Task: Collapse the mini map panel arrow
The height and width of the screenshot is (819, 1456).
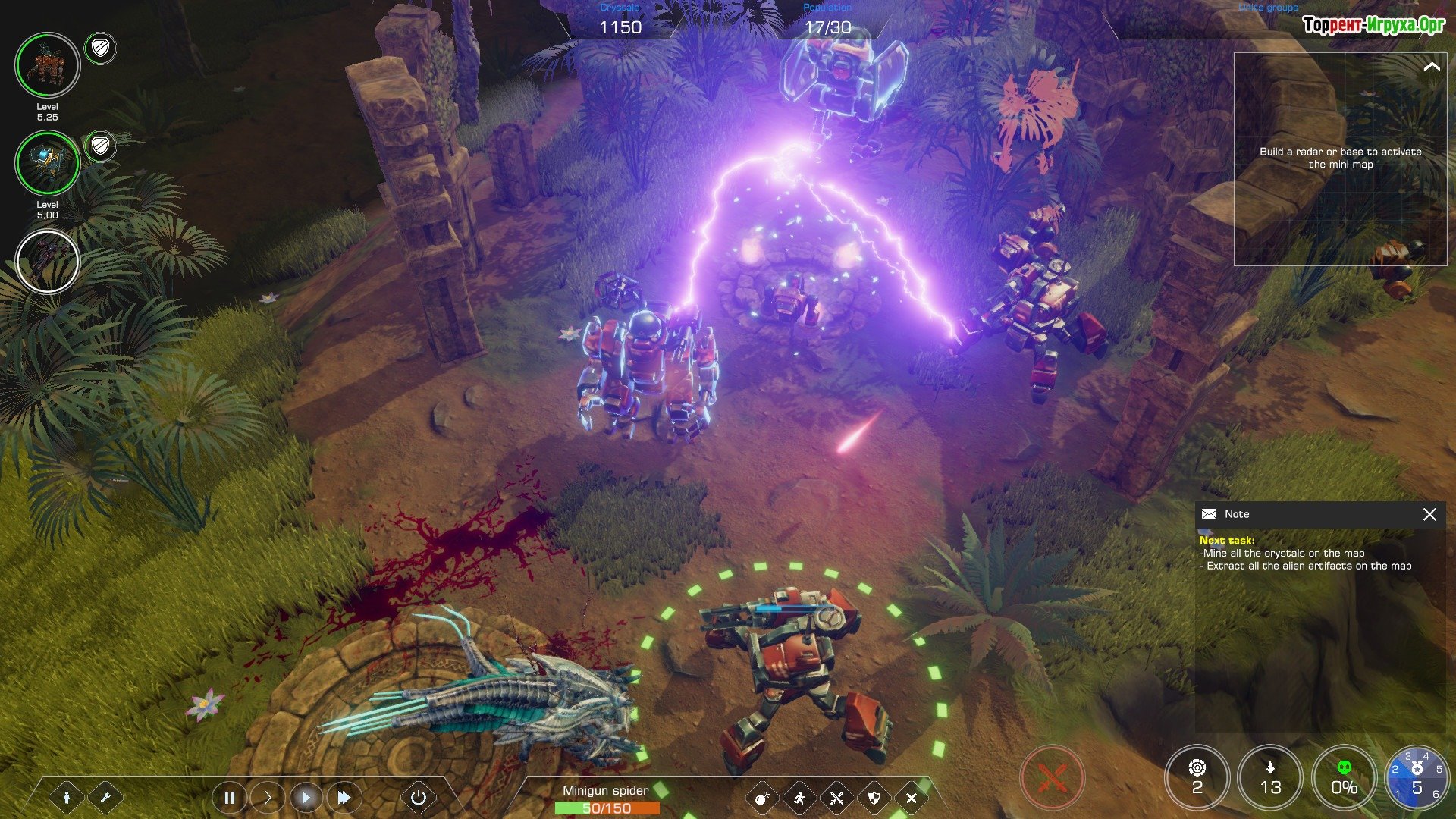Action: pyautogui.click(x=1431, y=67)
